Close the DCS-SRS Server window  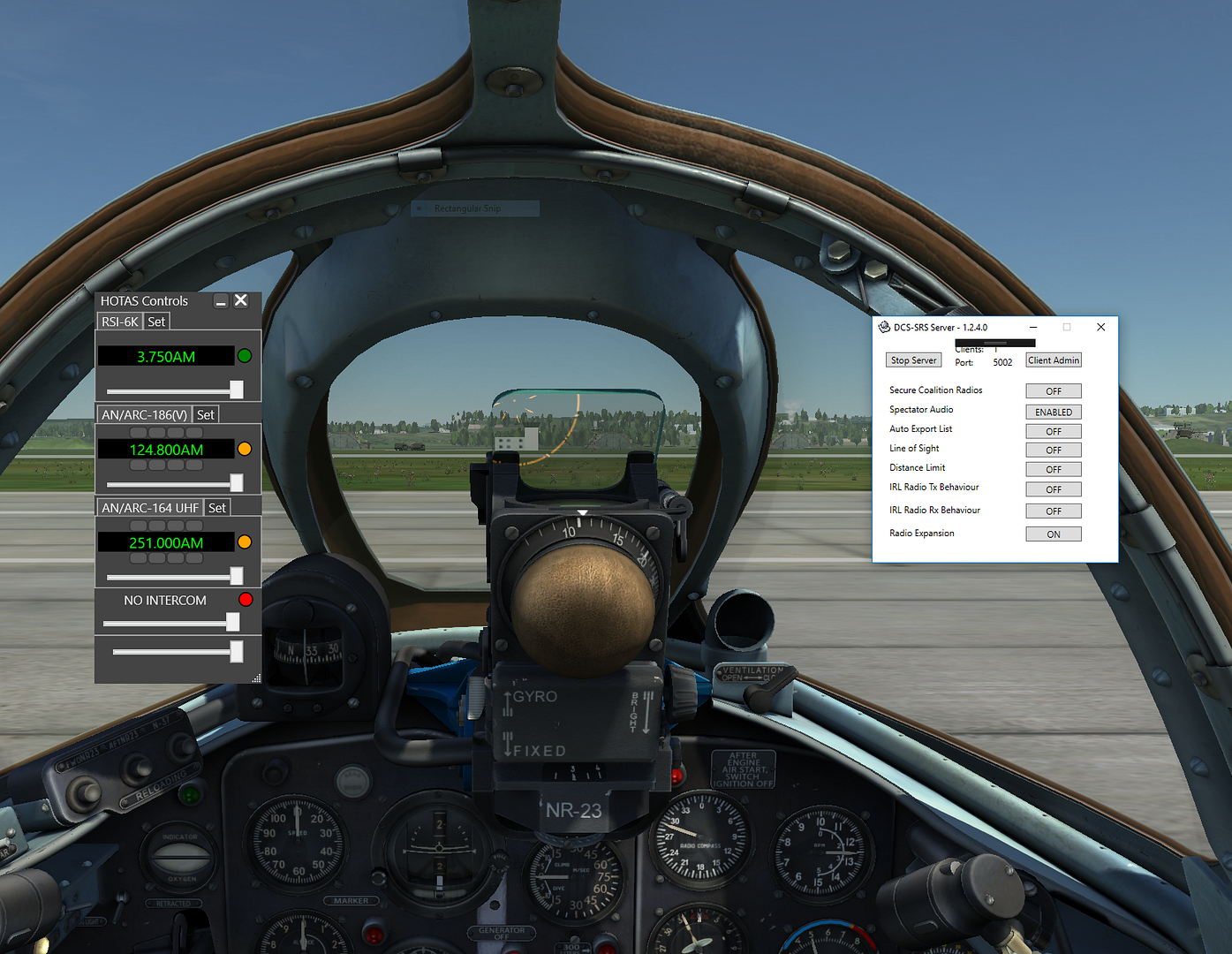coord(1100,327)
